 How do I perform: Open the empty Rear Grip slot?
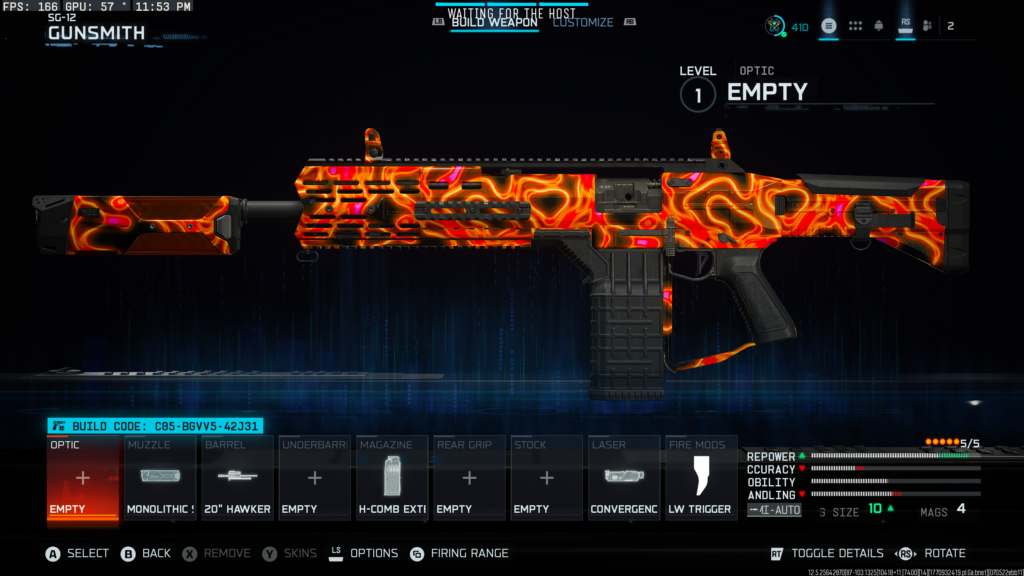tap(469, 478)
